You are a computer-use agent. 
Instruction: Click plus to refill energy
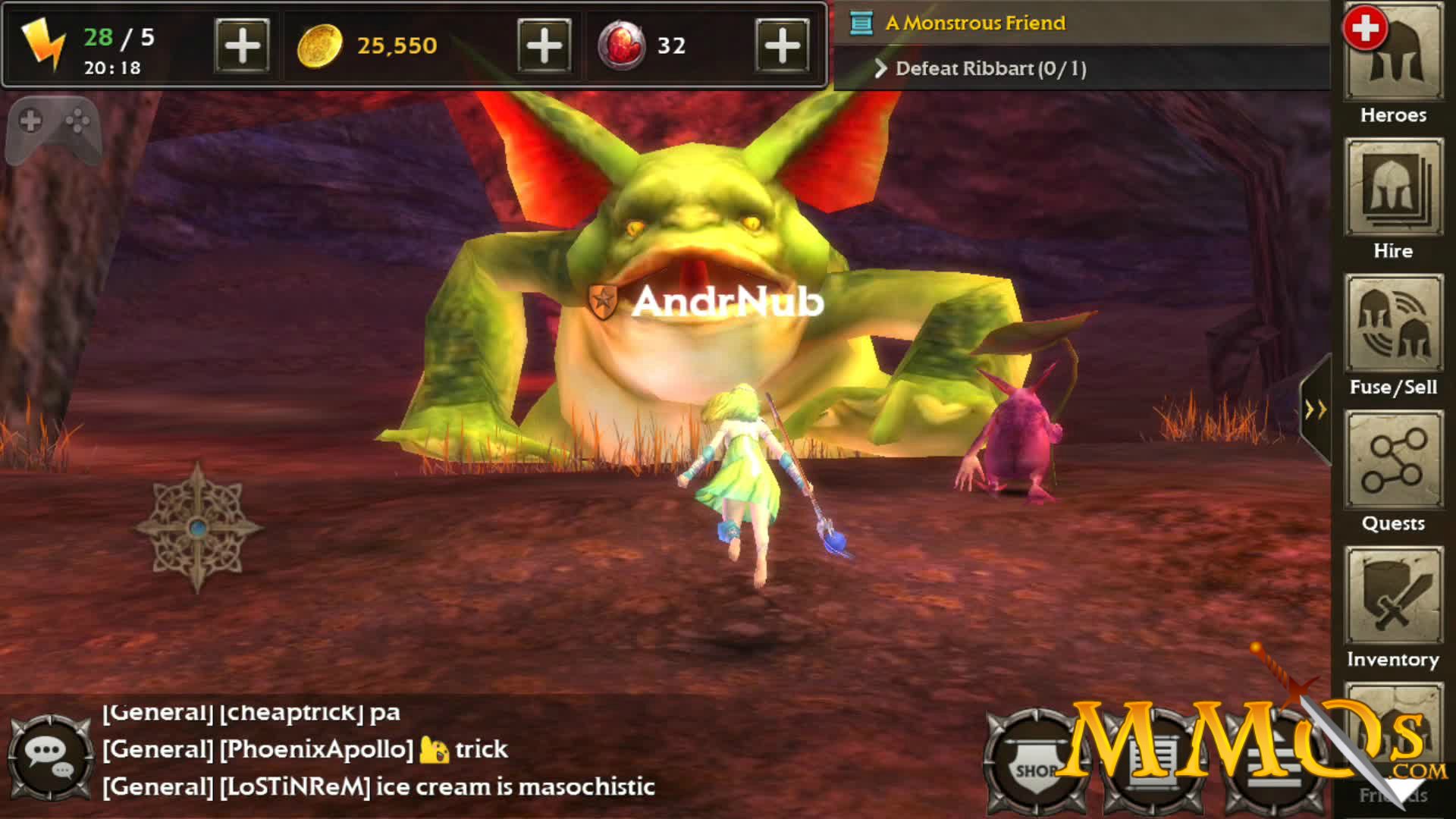pyautogui.click(x=241, y=45)
